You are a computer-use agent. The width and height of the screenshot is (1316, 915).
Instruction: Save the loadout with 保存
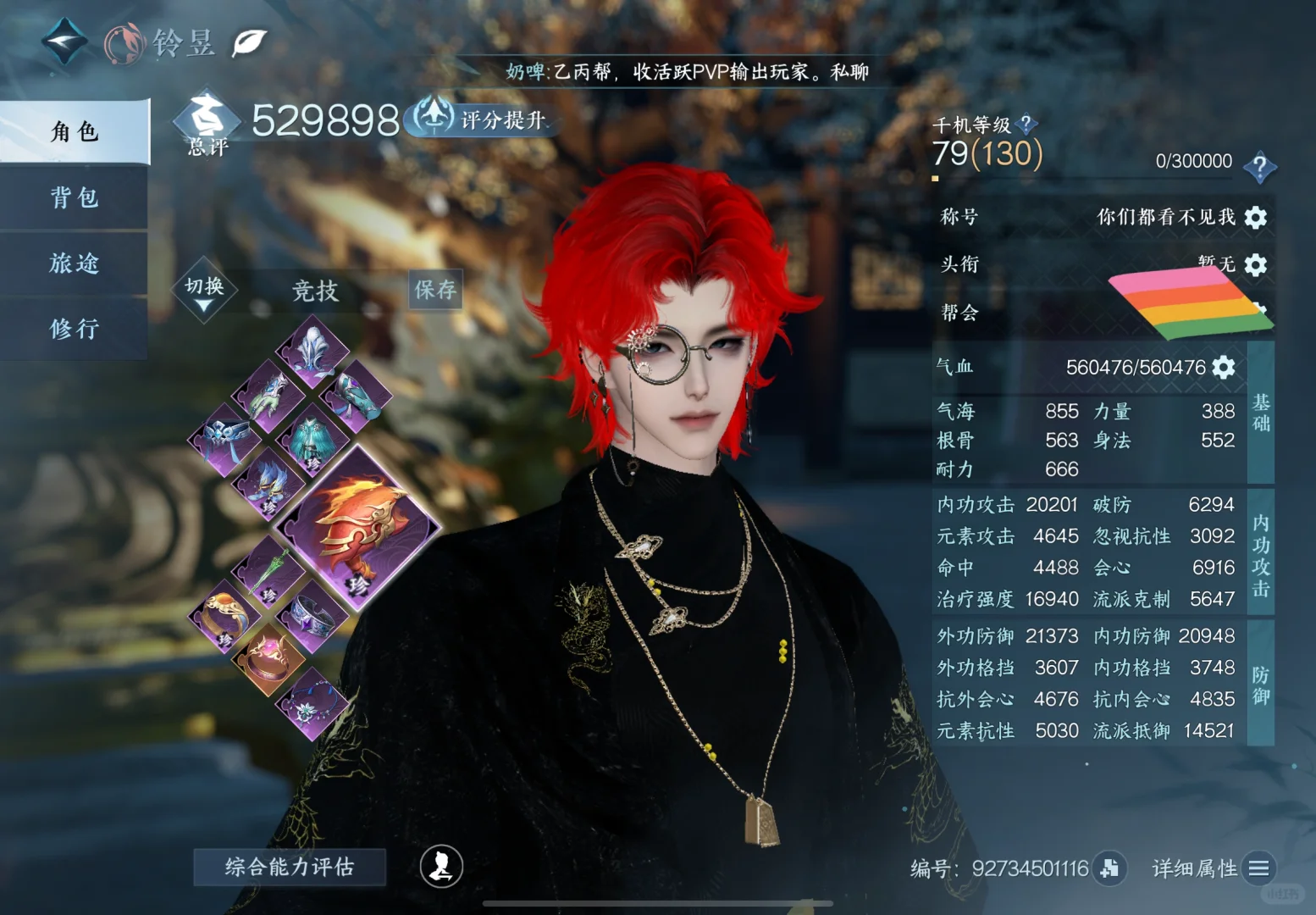click(x=435, y=290)
